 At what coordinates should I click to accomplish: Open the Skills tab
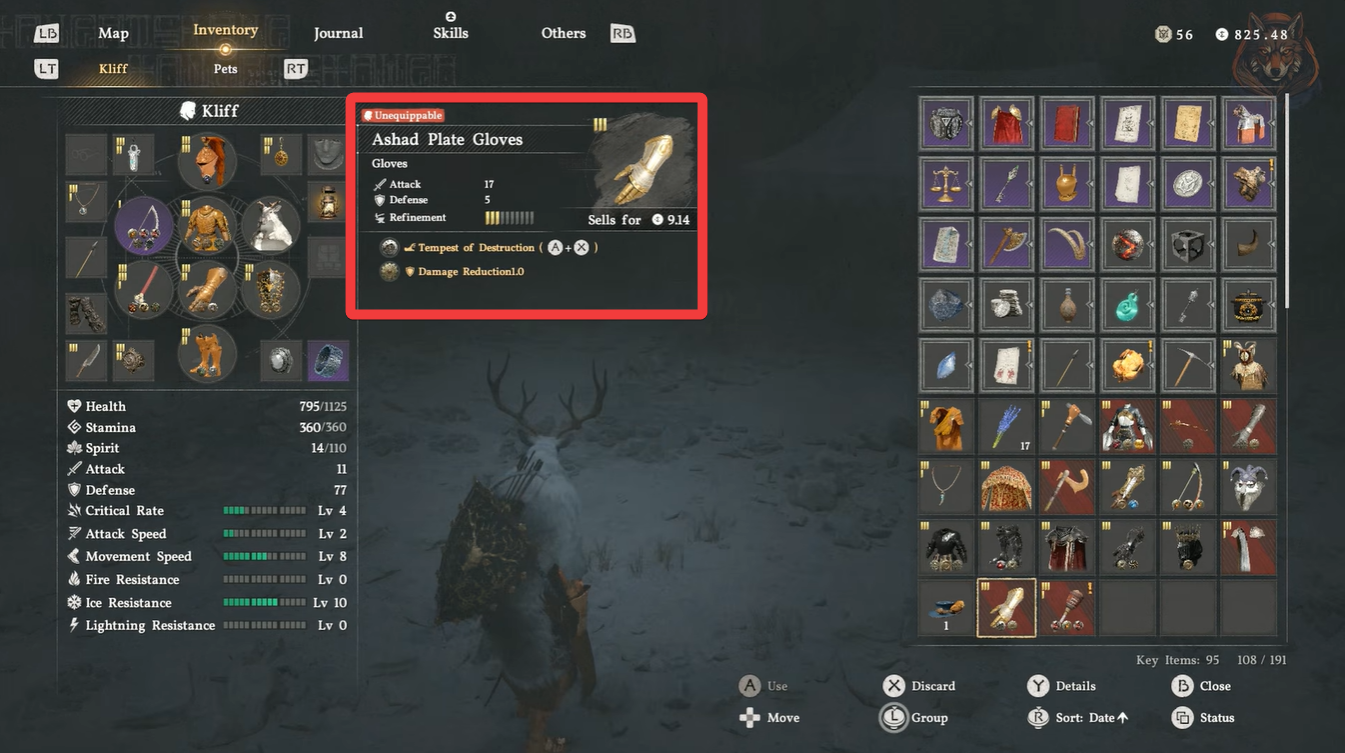coord(450,33)
